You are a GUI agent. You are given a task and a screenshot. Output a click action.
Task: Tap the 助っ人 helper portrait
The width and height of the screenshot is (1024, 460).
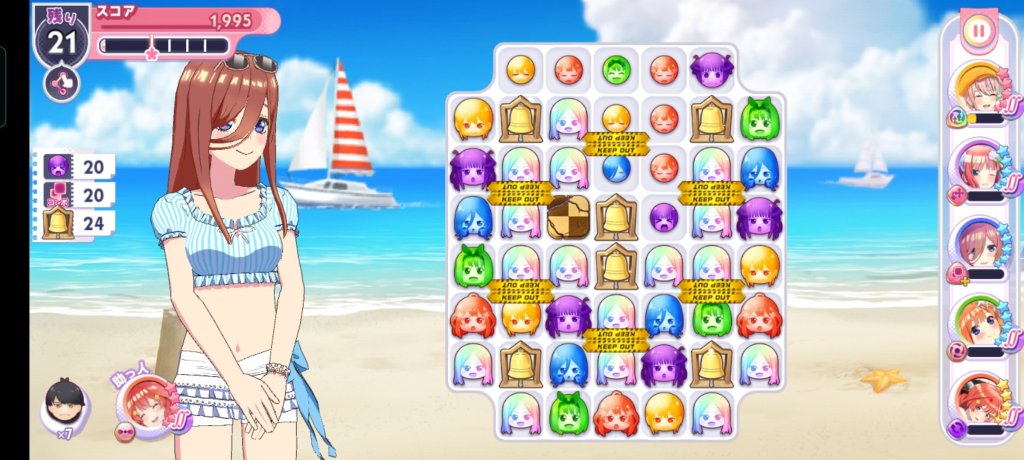click(144, 407)
